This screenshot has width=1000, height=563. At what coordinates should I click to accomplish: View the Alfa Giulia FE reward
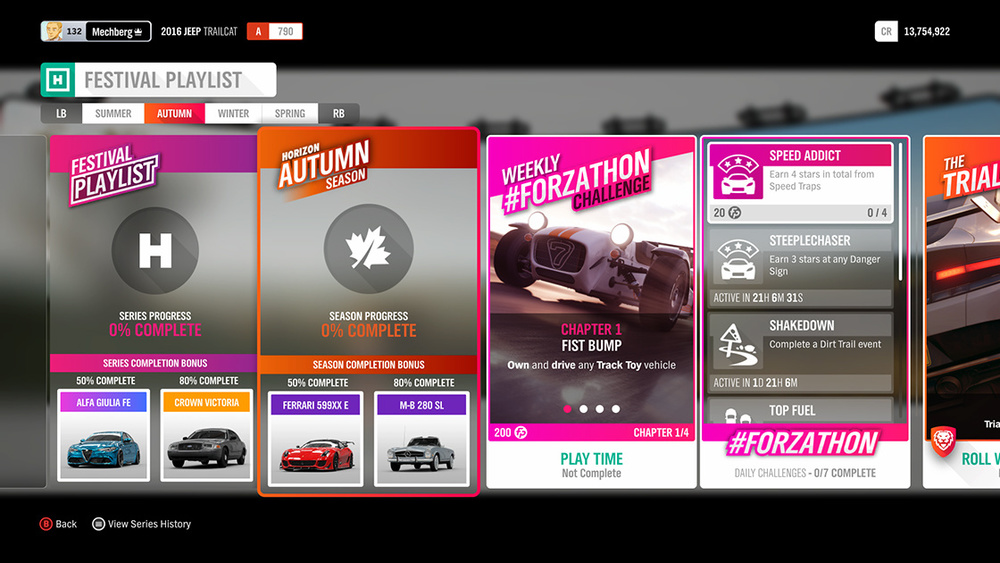(104, 435)
